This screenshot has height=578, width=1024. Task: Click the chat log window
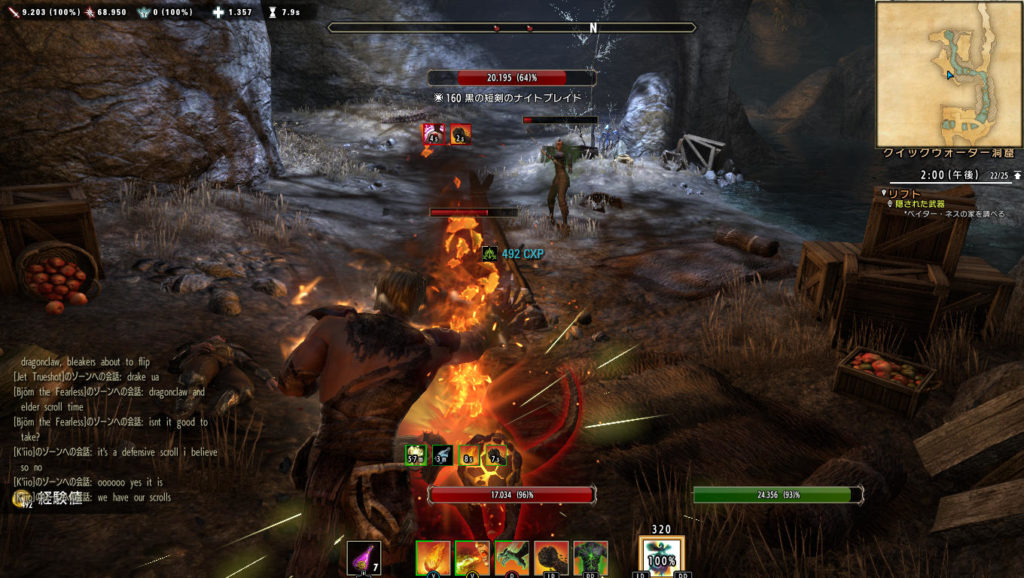point(110,428)
